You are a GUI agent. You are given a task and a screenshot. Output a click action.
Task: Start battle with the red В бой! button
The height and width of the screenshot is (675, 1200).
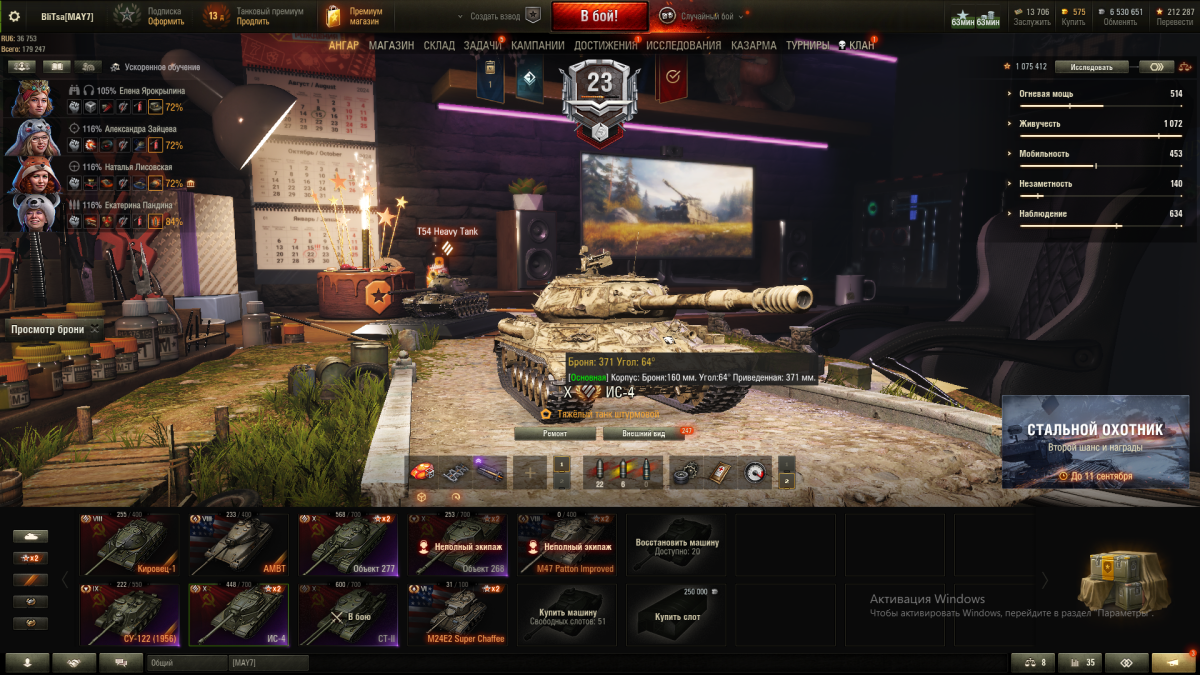[599, 16]
